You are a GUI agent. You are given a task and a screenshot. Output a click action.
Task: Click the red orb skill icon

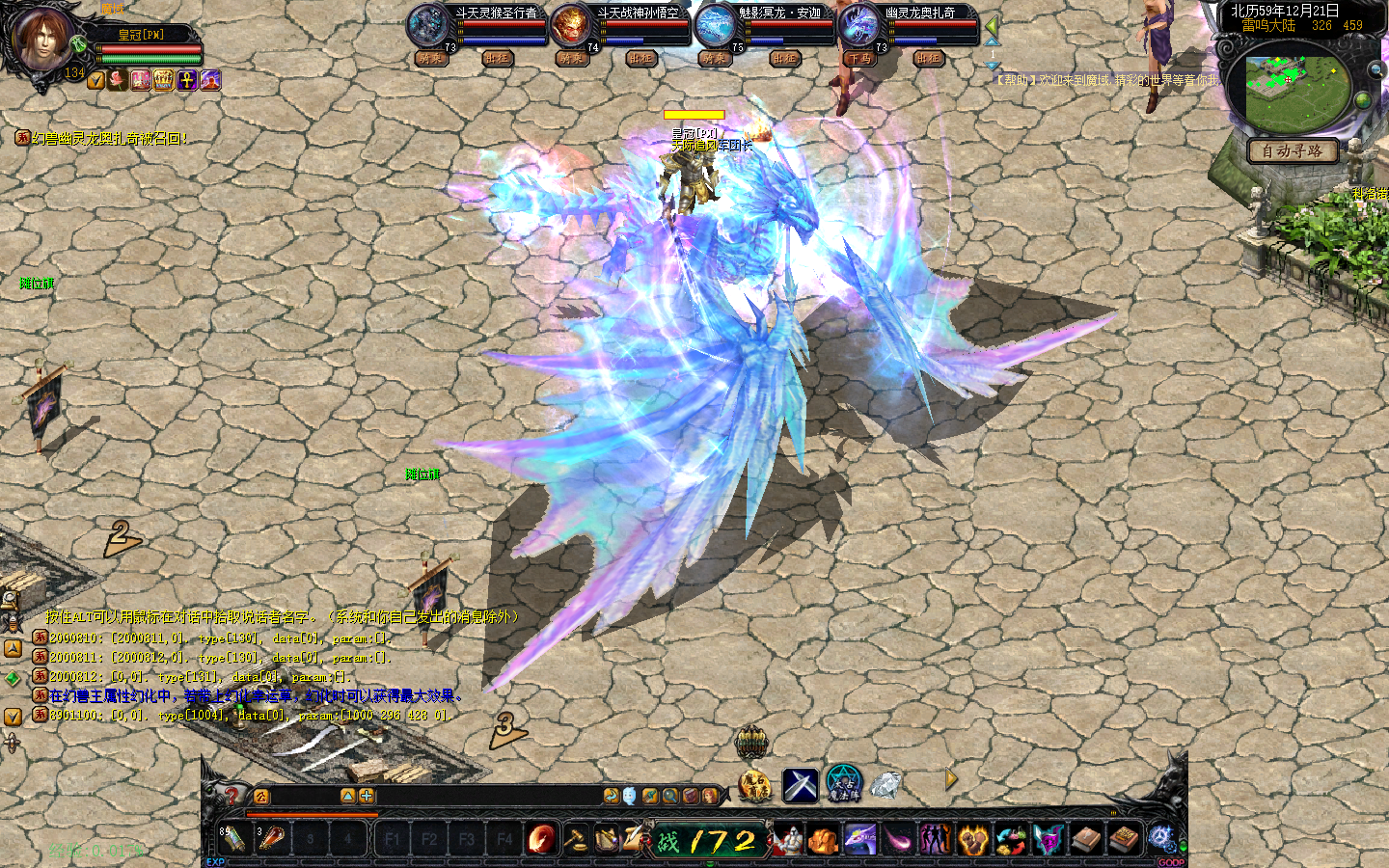pyautogui.click(x=541, y=839)
